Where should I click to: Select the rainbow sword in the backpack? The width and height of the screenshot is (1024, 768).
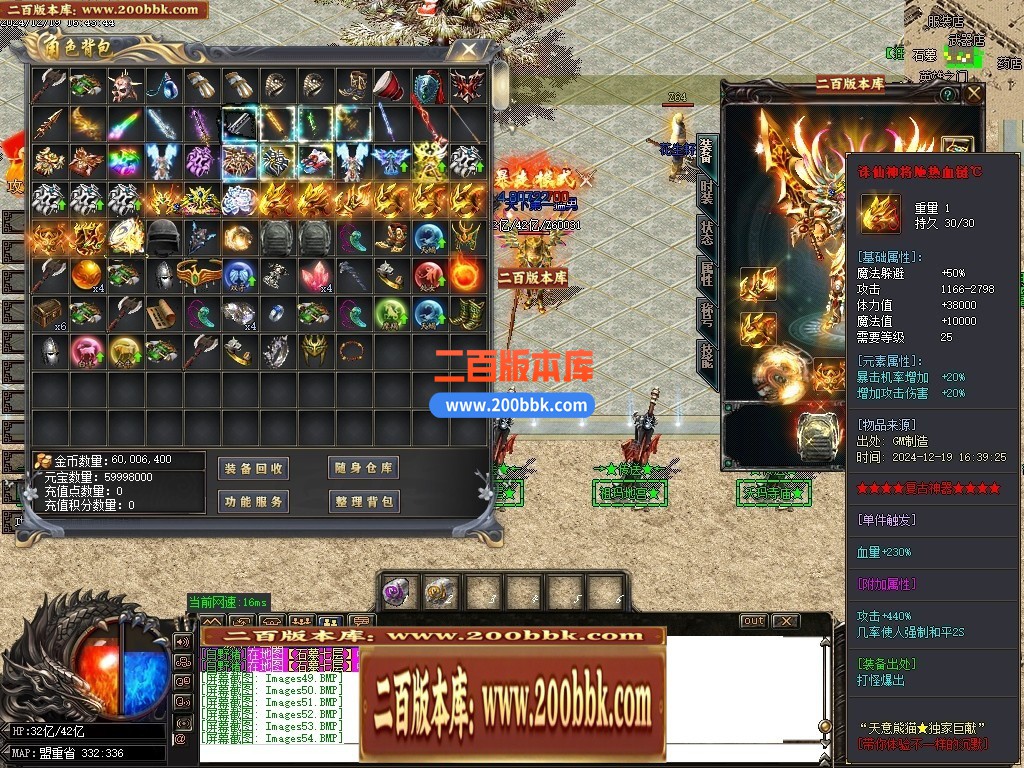coord(124,124)
